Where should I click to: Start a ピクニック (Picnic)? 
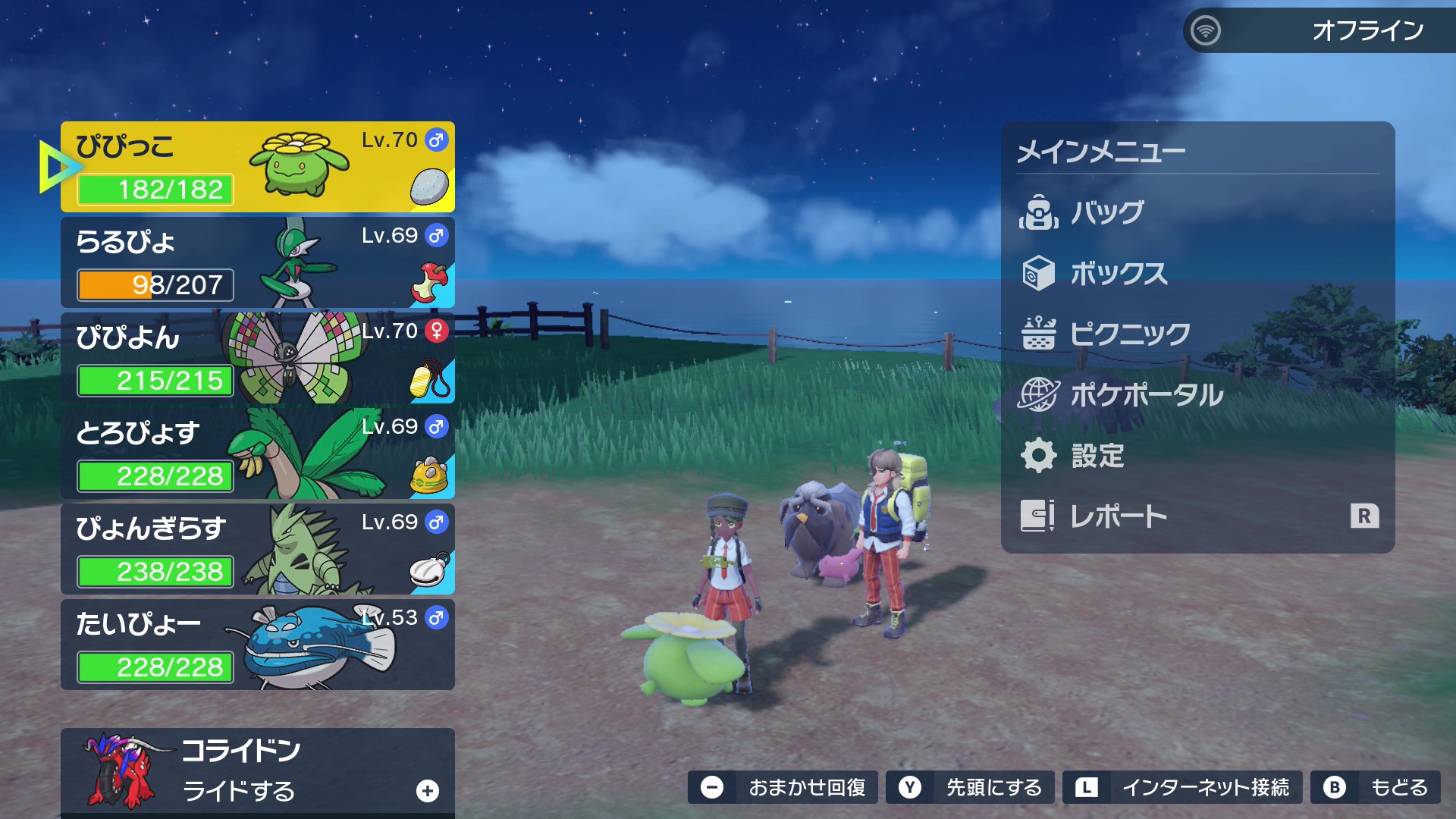click(1130, 334)
